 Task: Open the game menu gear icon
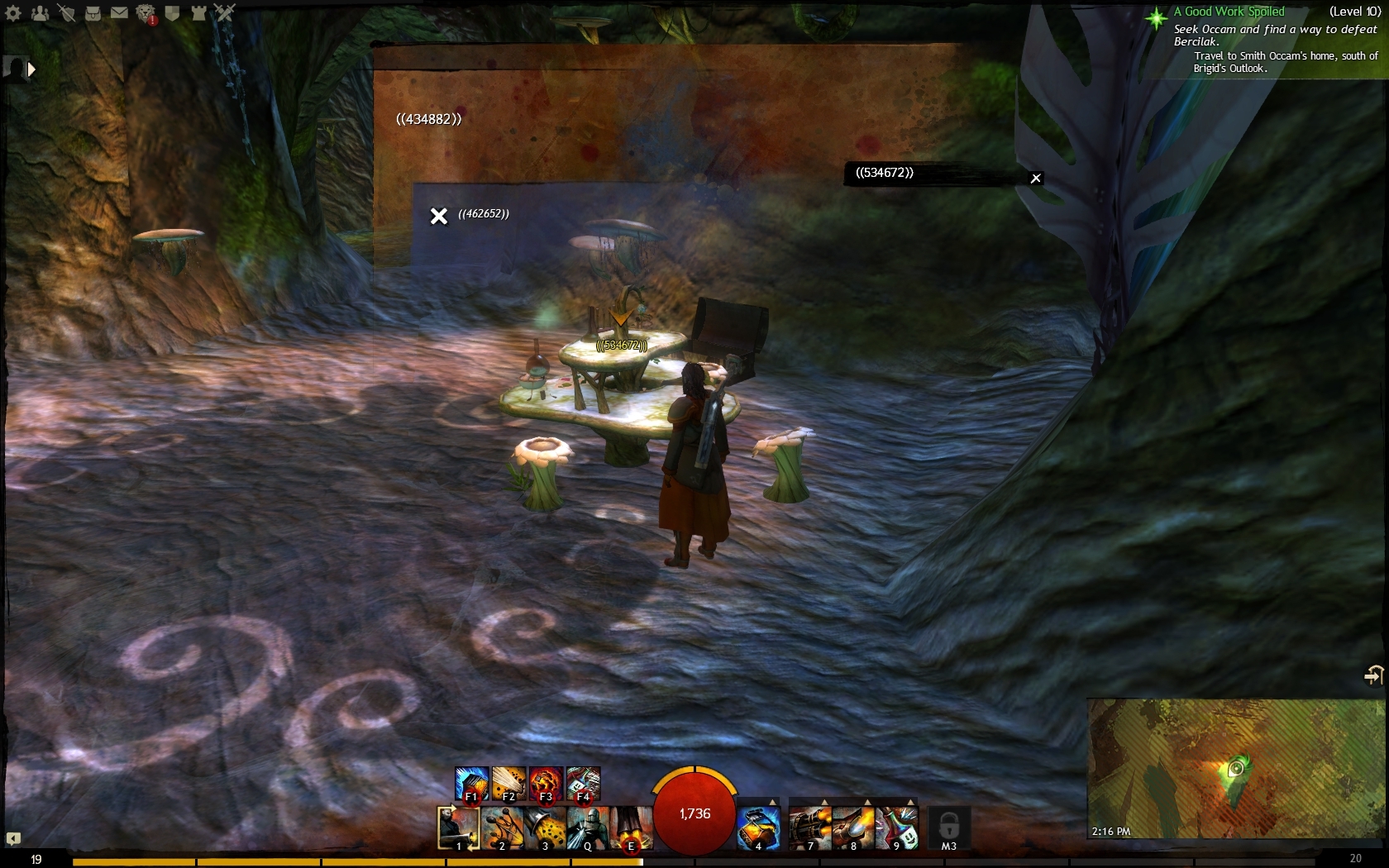click(13, 12)
